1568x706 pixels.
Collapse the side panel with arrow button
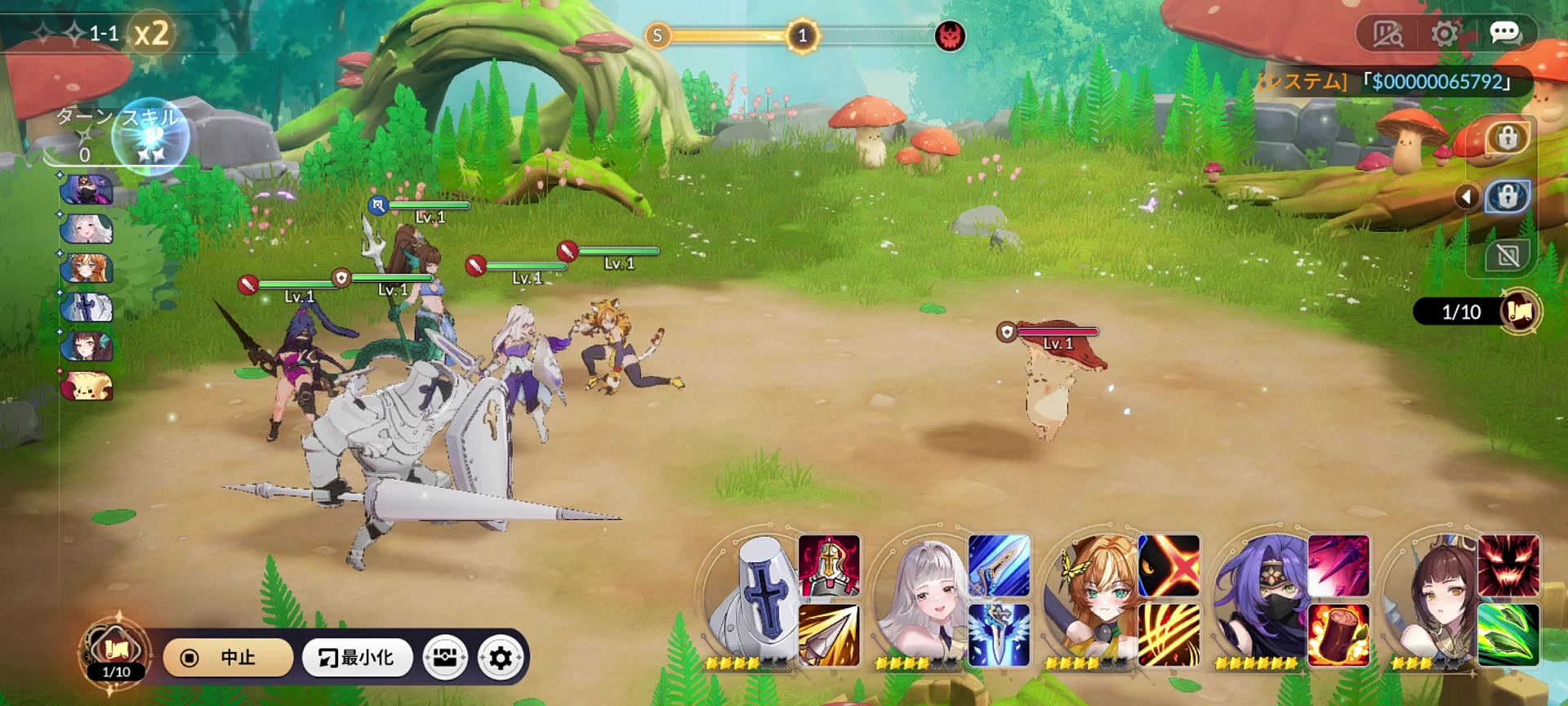click(1467, 197)
